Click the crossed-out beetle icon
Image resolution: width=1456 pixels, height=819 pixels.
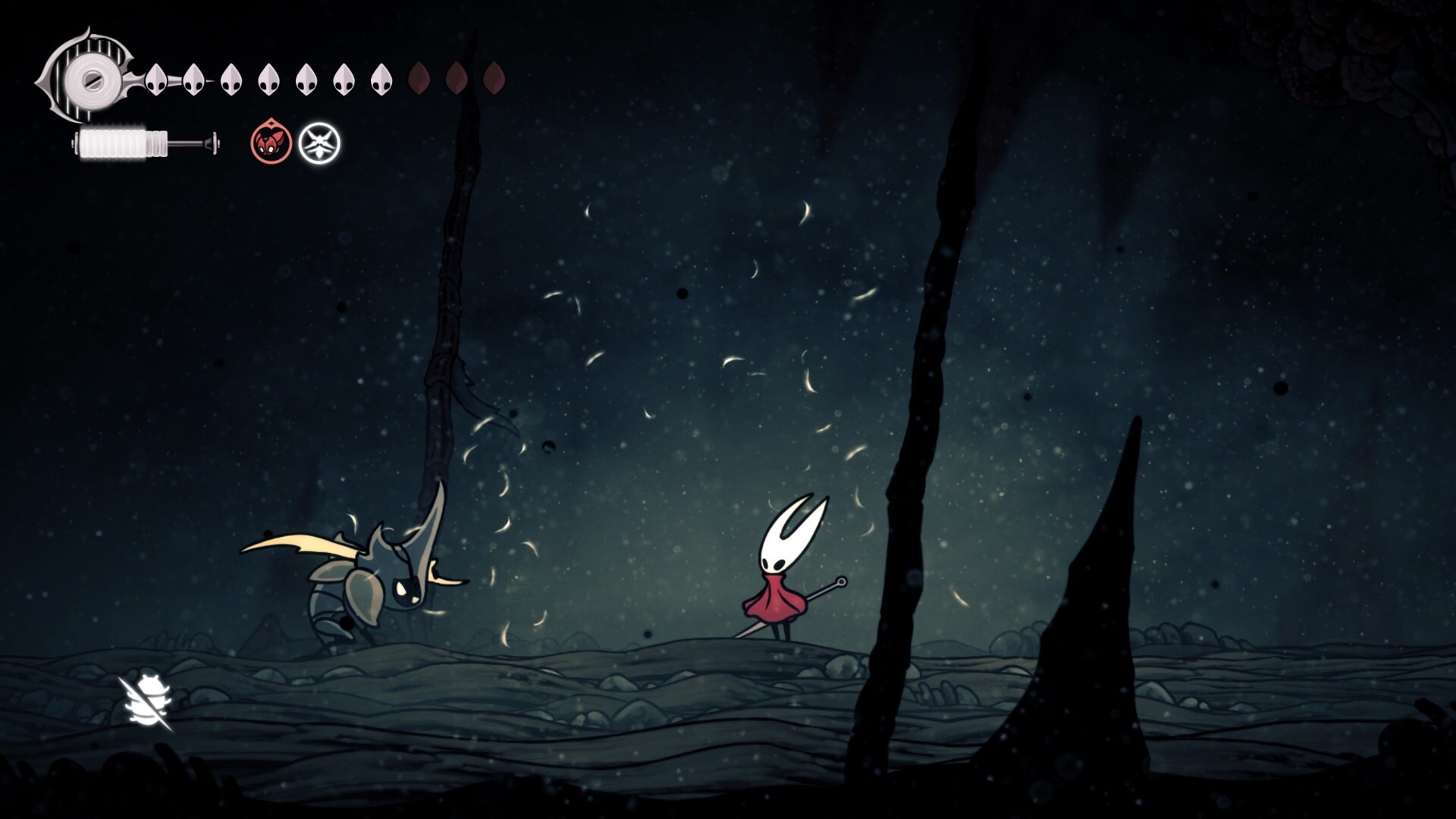(x=147, y=703)
